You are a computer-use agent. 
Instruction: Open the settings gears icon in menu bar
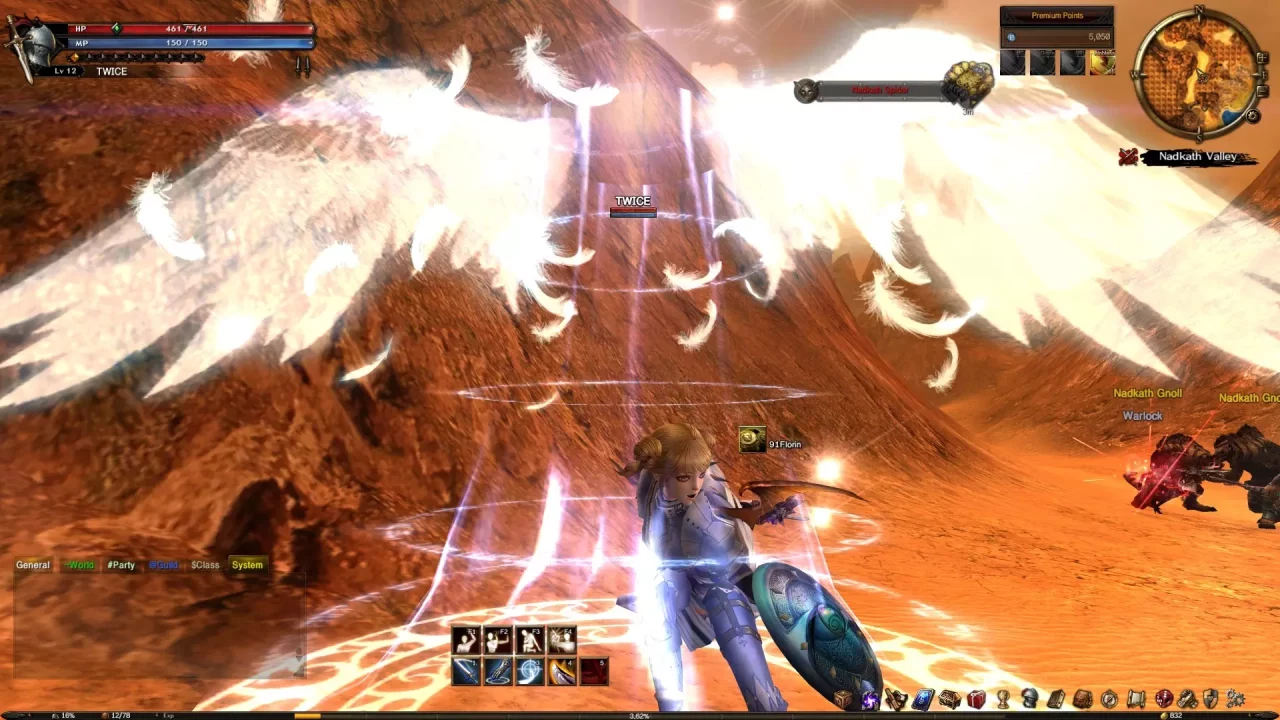pos(1236,699)
